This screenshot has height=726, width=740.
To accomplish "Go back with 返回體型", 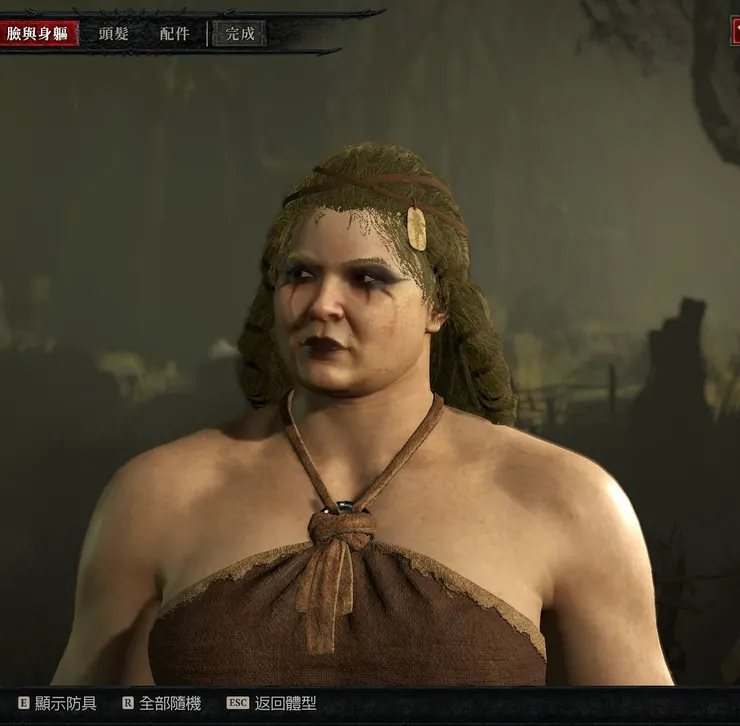I will coord(272,703).
